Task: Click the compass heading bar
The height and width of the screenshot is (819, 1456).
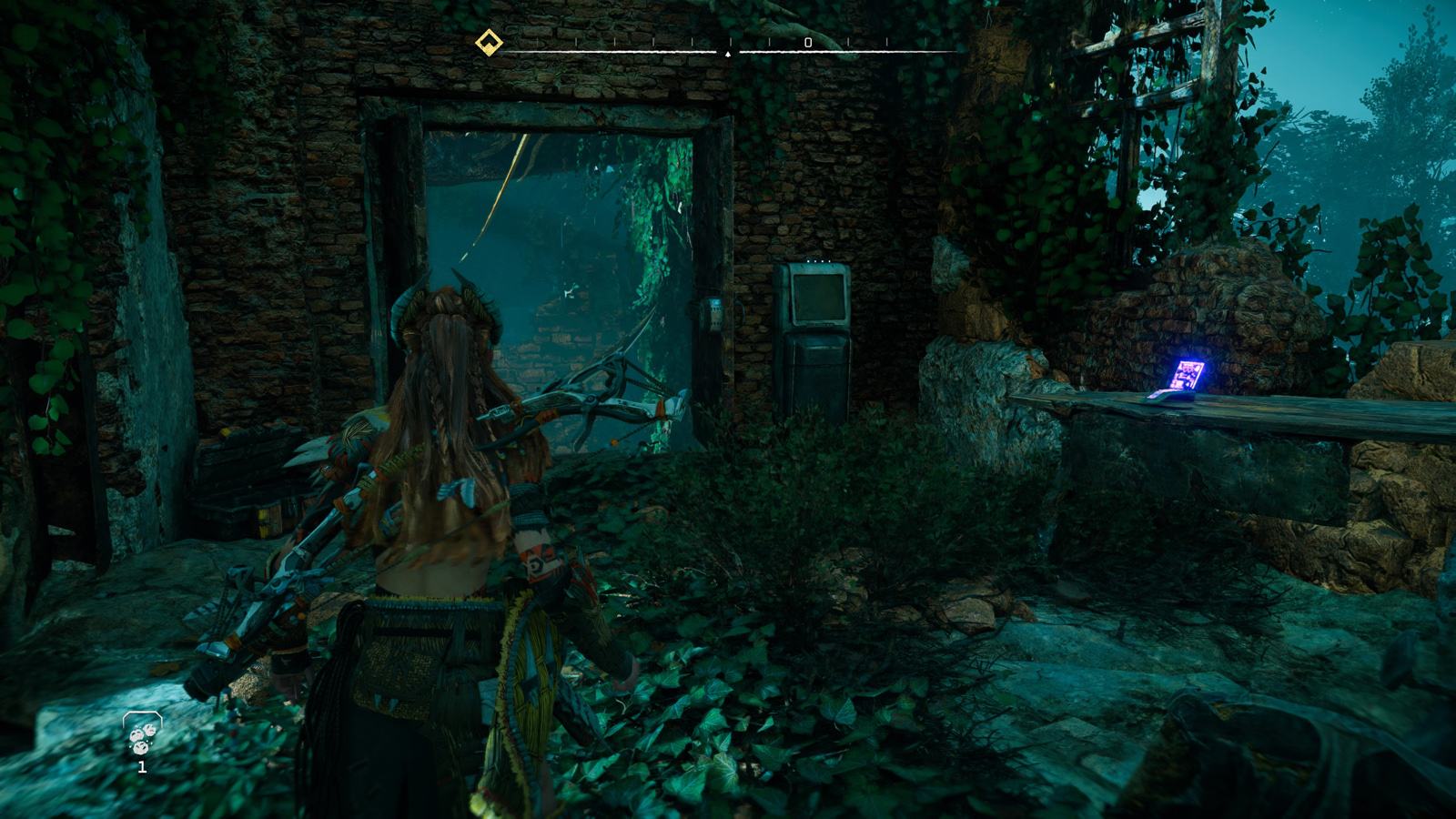Action: 728,51
